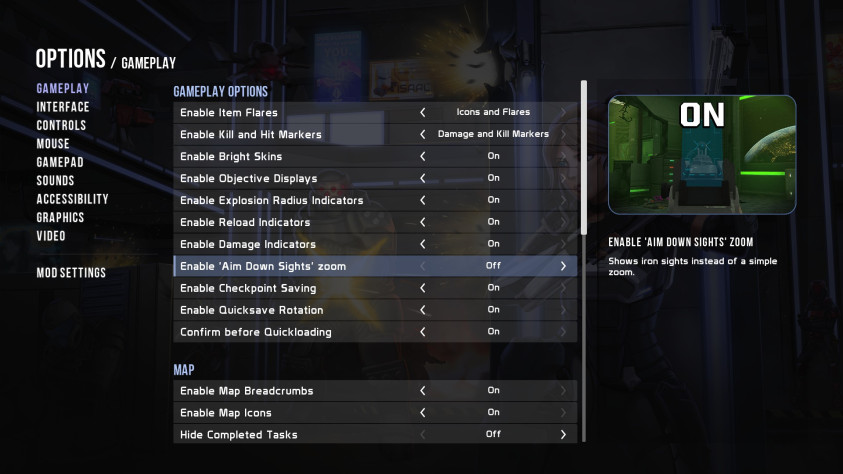This screenshot has height=474, width=843.
Task: Click the right arrow for Aim Down Sights zoom
Action: coord(563,266)
